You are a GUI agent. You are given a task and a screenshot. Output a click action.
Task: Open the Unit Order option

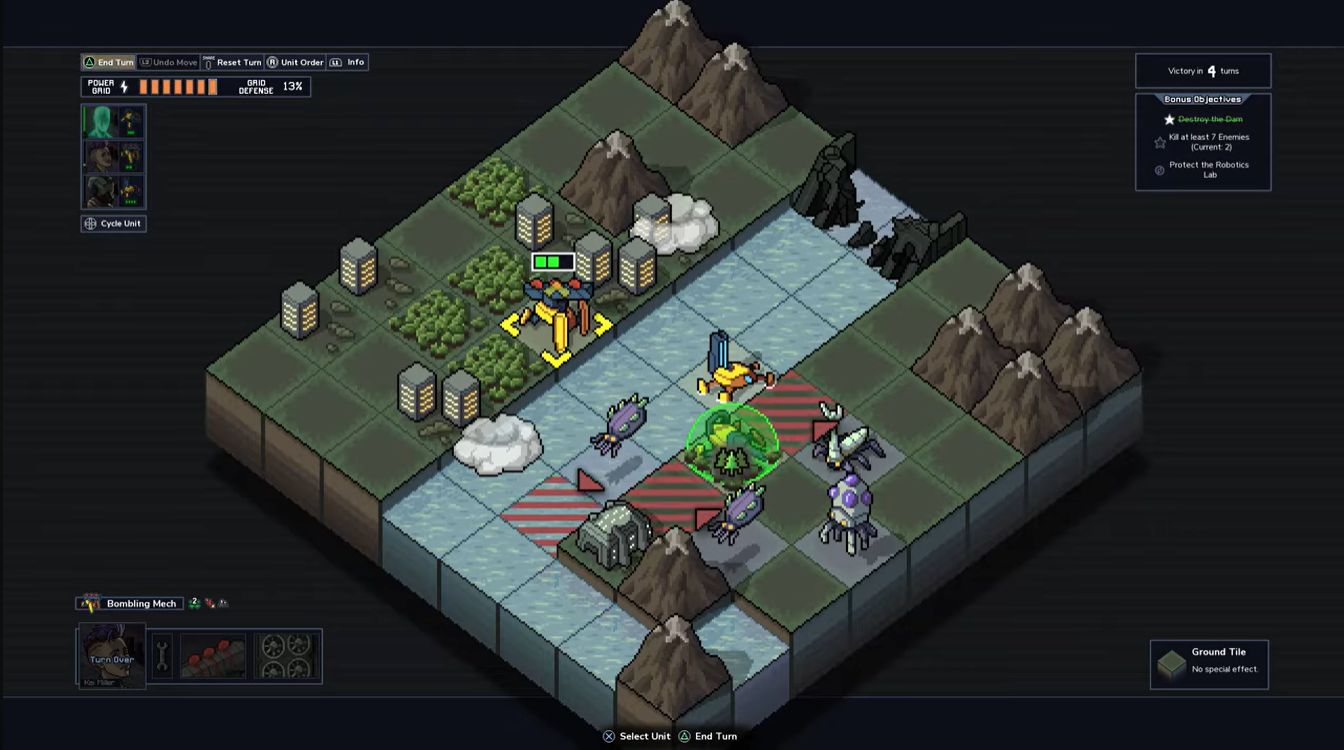296,62
